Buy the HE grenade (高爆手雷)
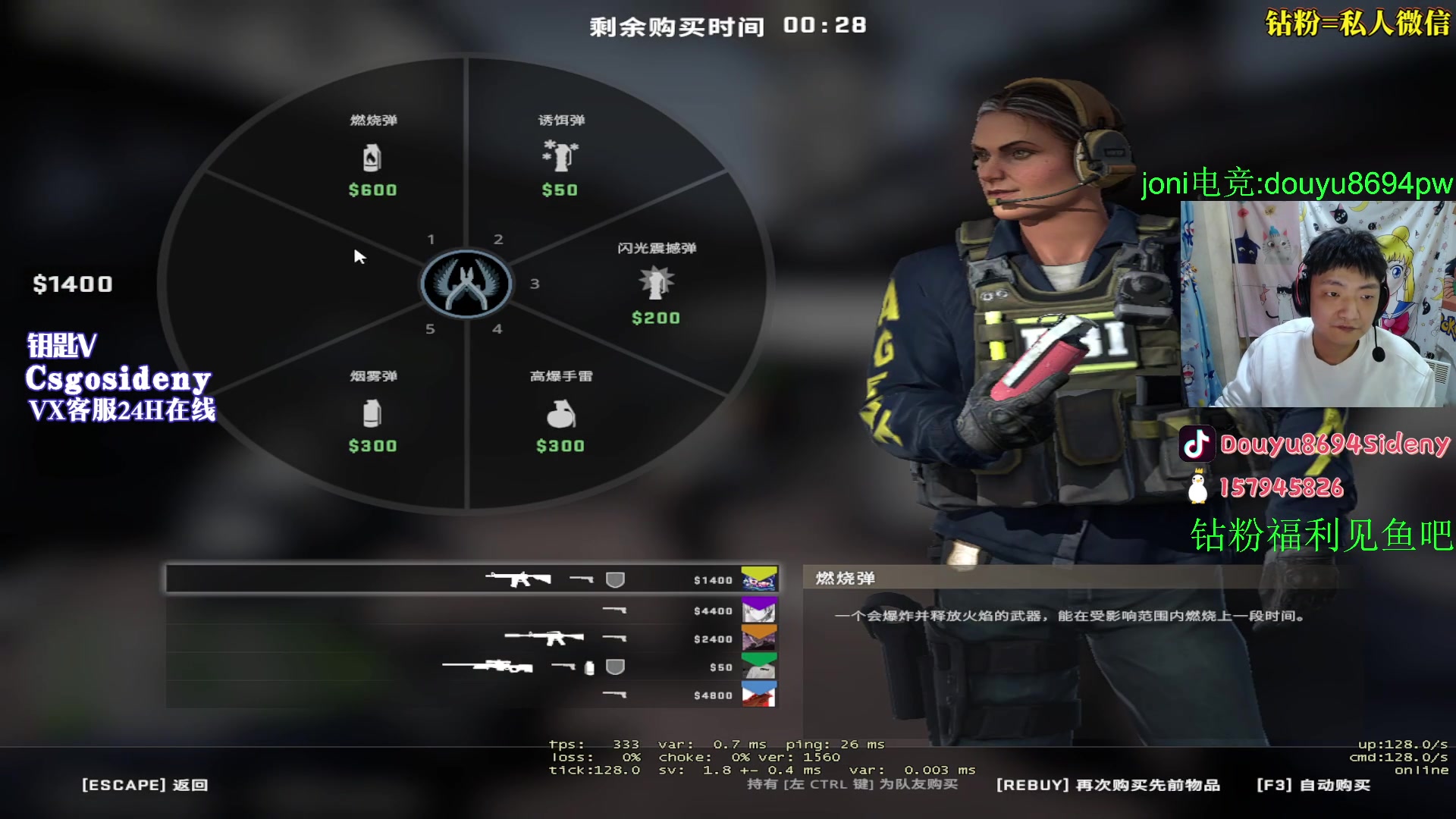1456x819 pixels. (x=560, y=413)
